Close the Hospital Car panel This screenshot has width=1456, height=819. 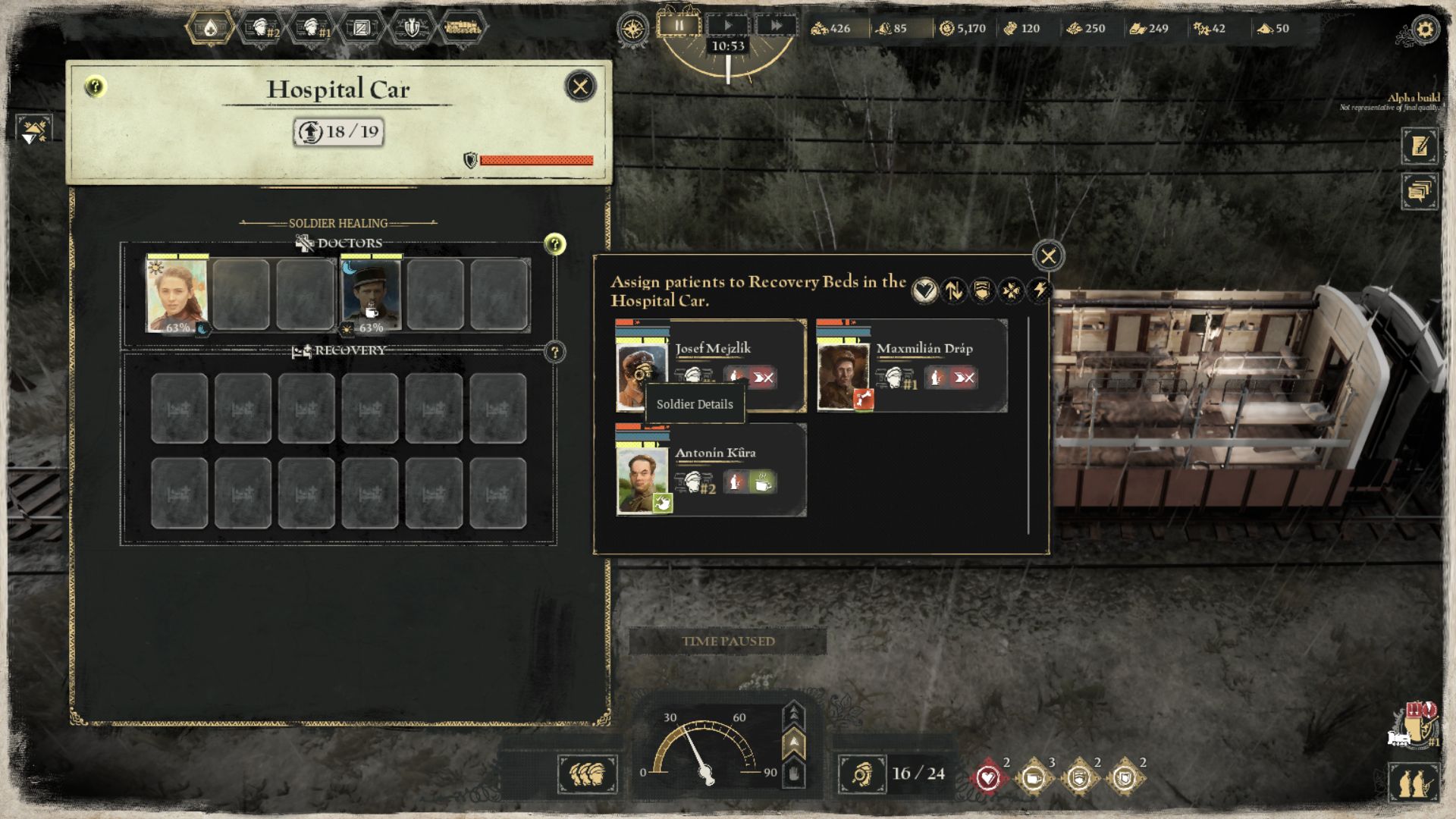pyautogui.click(x=580, y=86)
